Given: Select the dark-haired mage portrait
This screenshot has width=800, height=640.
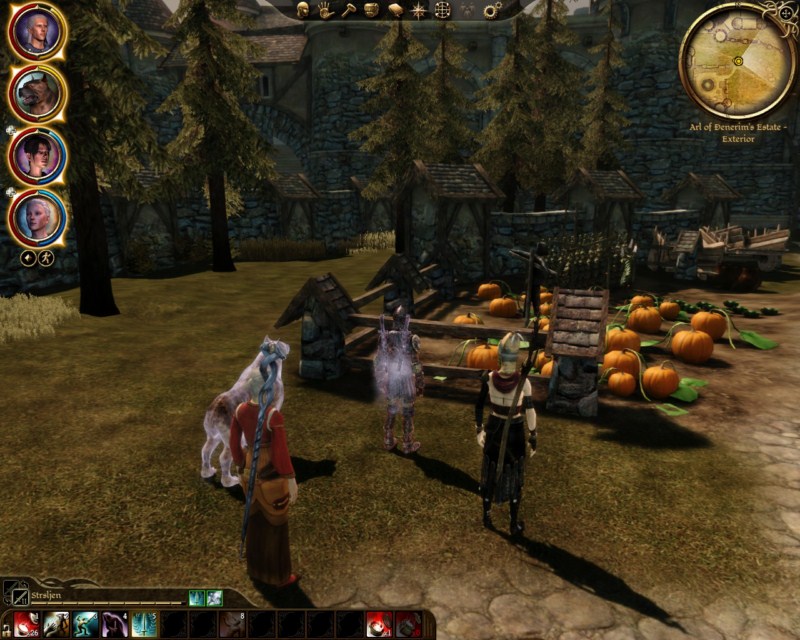Looking at the screenshot, I should coord(38,155).
